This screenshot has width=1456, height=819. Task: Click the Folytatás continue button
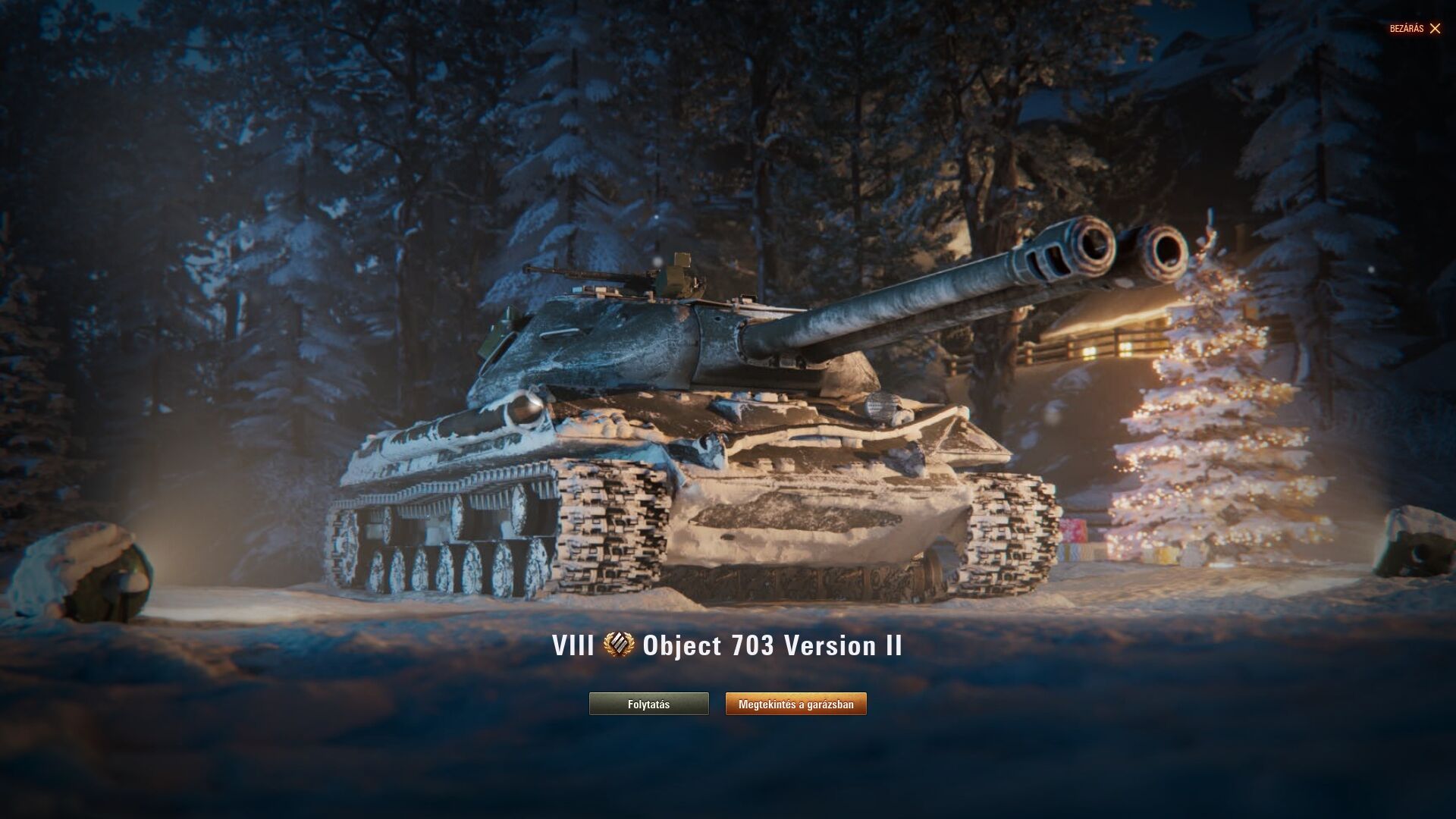[x=648, y=704]
